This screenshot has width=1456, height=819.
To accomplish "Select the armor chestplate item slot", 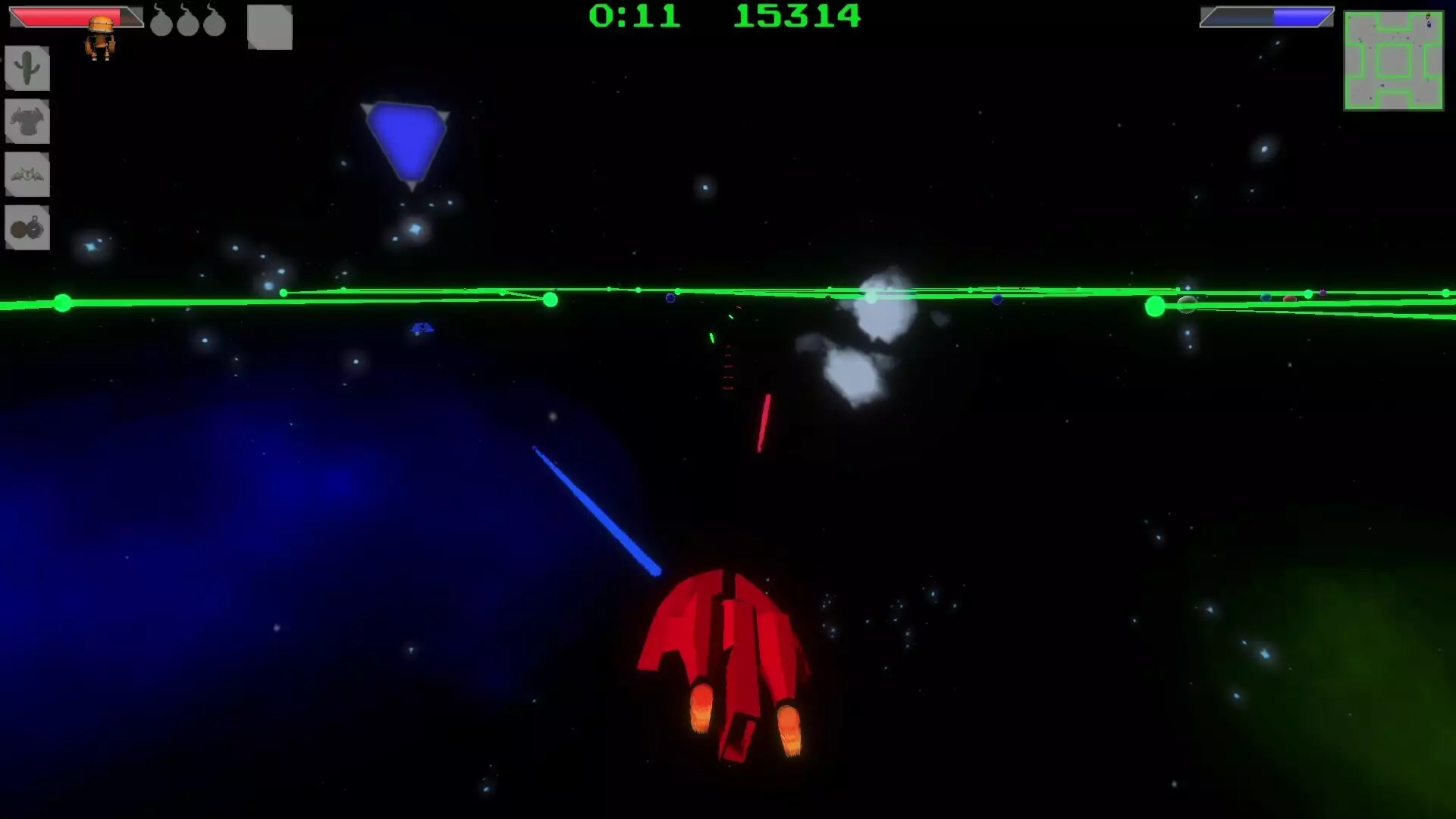I will 27,121.
